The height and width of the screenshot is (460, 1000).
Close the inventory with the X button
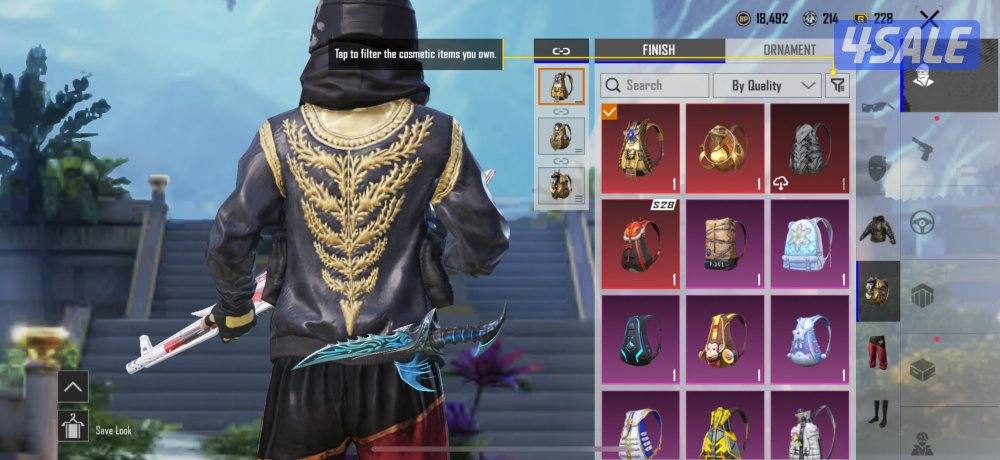pyautogui.click(x=930, y=18)
